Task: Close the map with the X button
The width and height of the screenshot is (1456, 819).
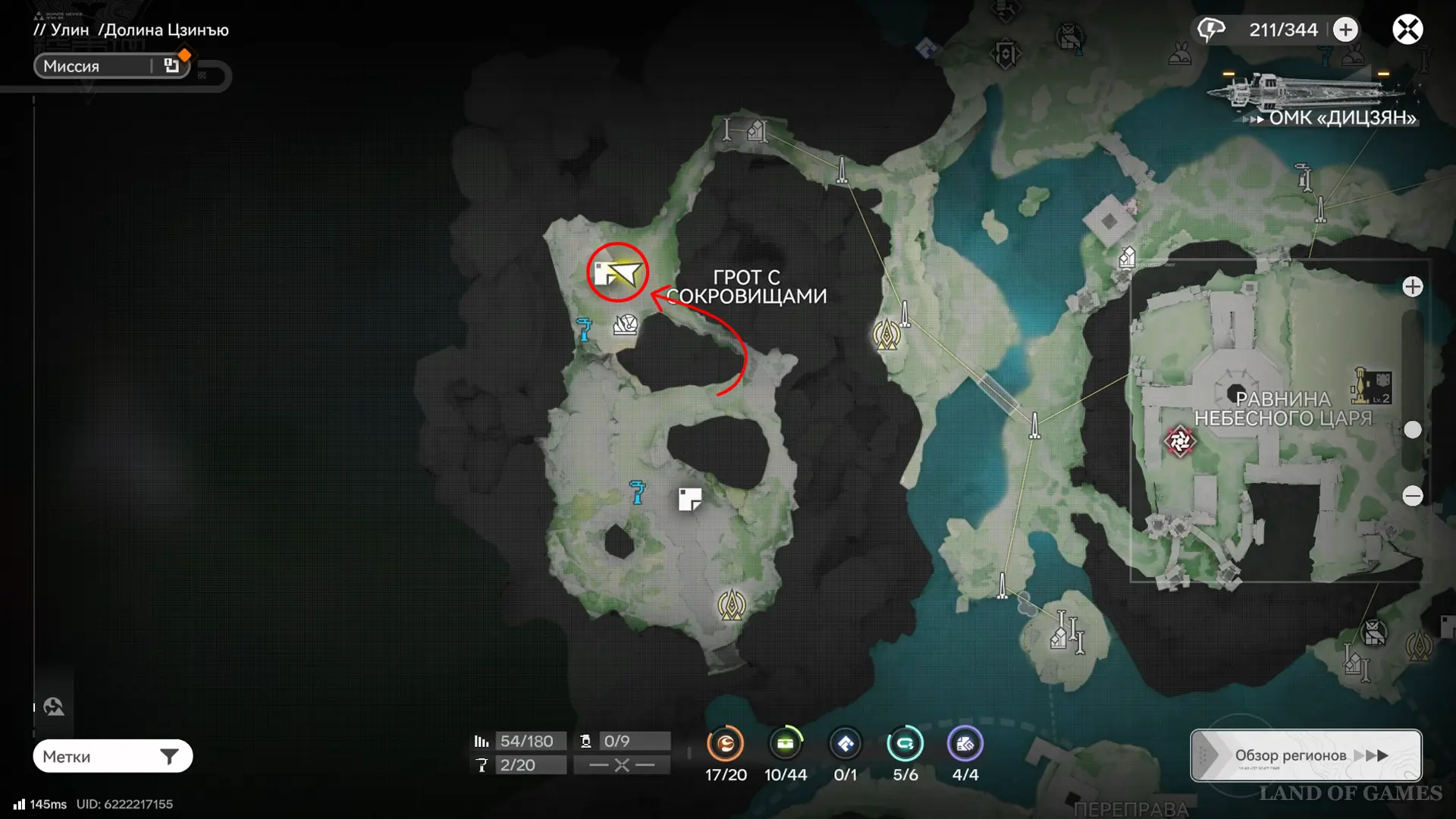Action: pyautogui.click(x=1407, y=30)
